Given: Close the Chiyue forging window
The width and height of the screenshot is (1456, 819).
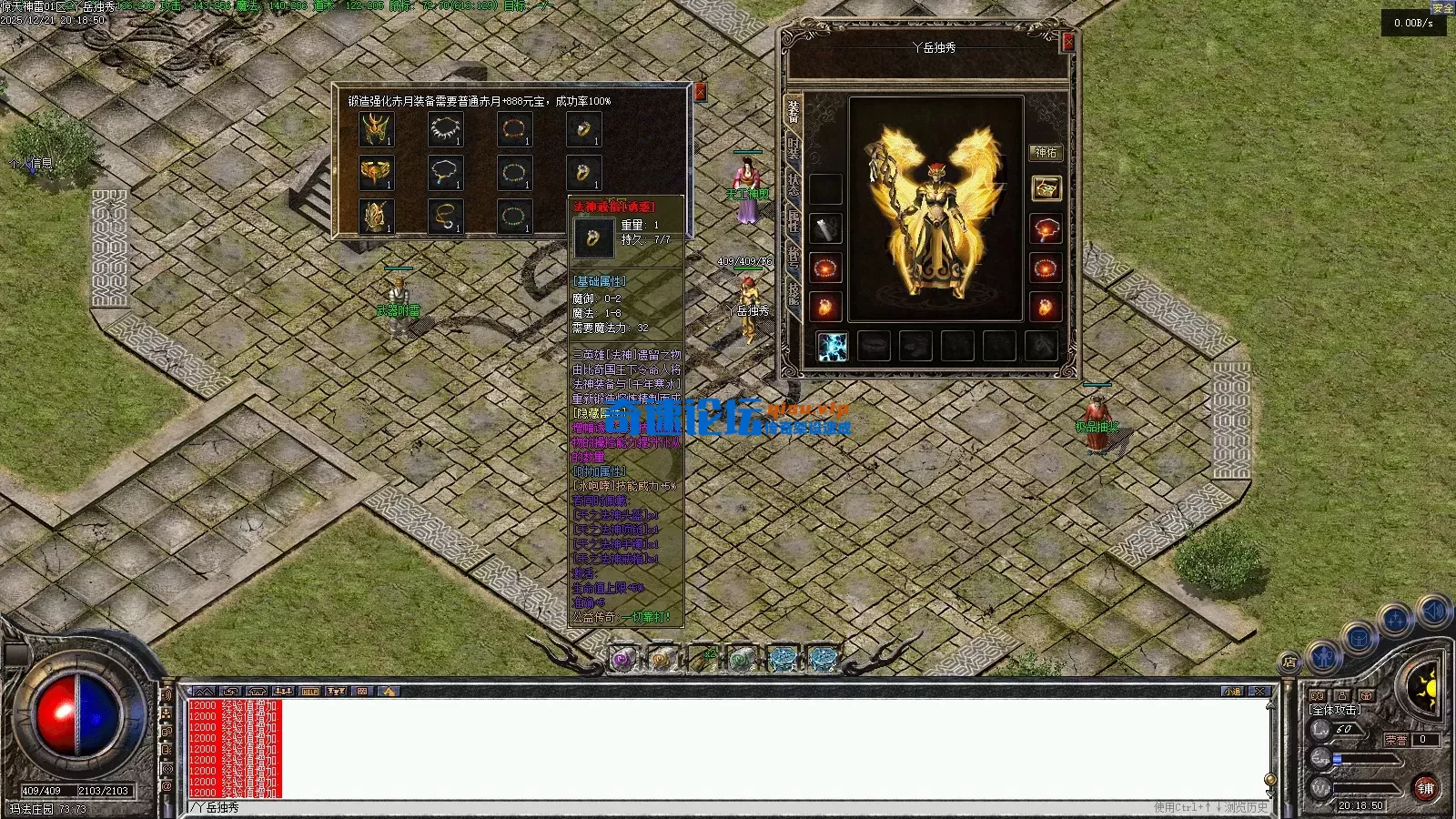Looking at the screenshot, I should [x=700, y=92].
